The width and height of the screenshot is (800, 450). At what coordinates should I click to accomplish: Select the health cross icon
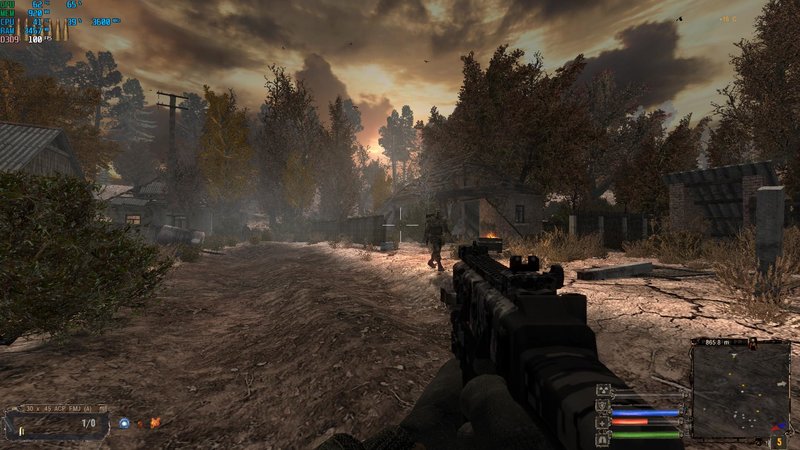pyautogui.click(x=603, y=421)
